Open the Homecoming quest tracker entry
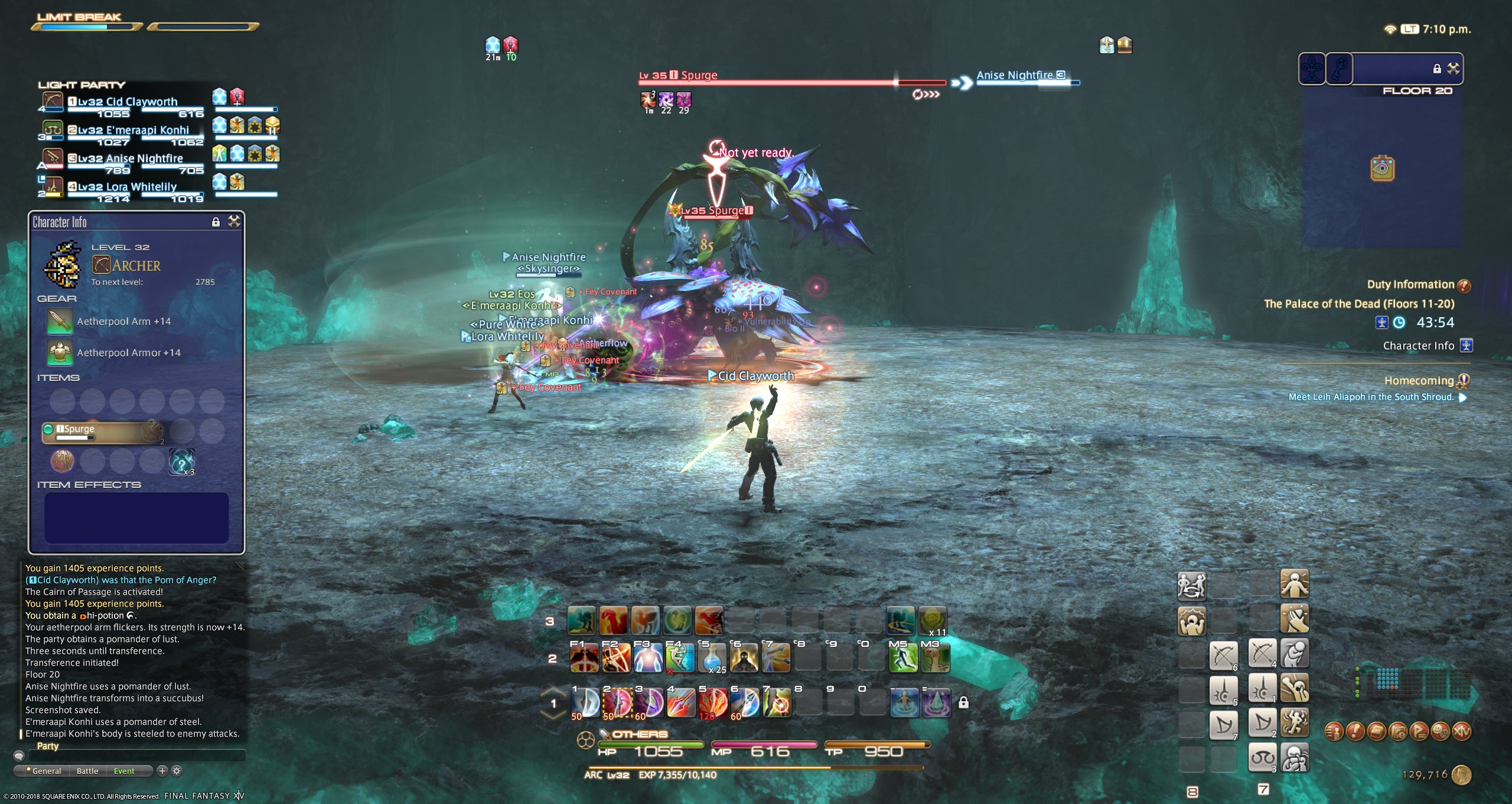This screenshot has height=804, width=1512. [1419, 381]
